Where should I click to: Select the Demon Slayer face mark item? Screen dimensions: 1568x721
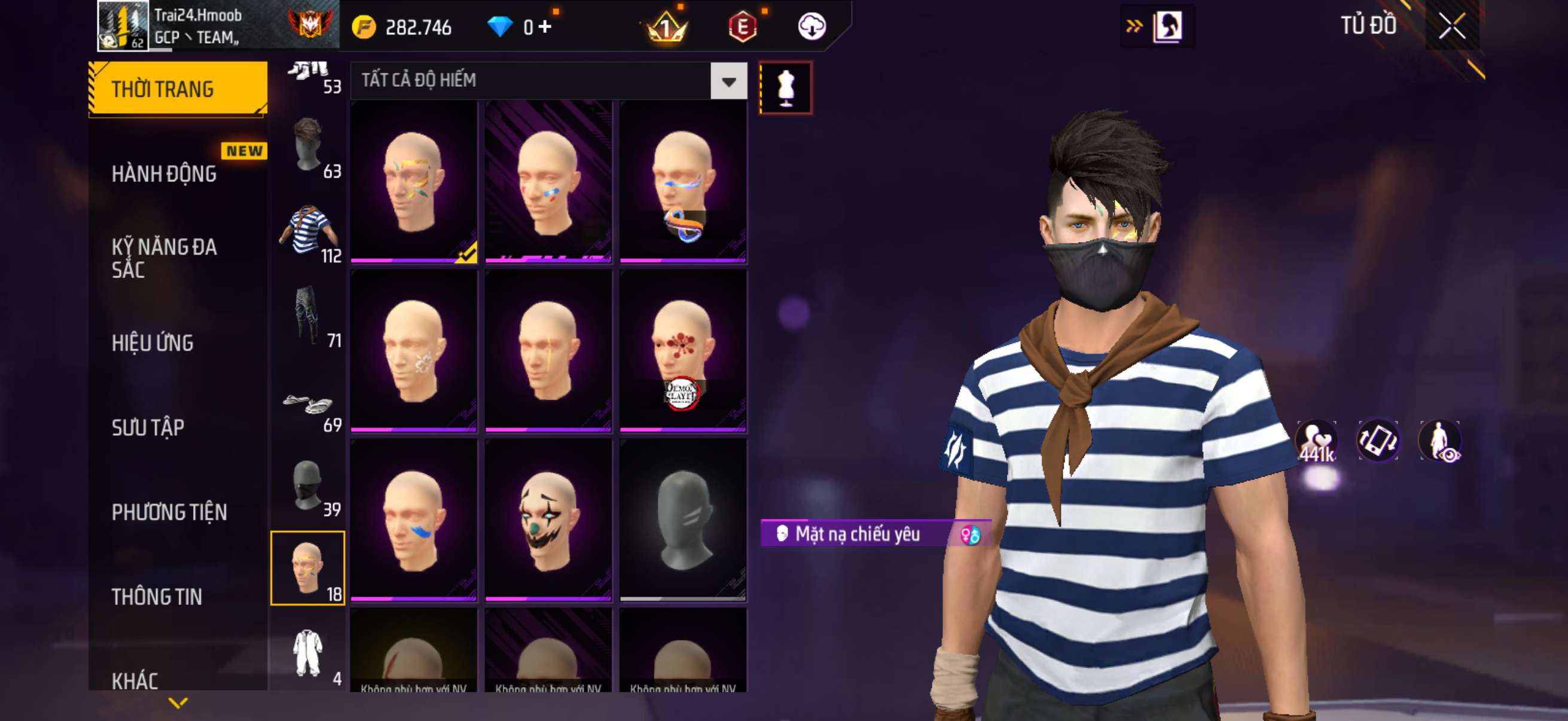pyautogui.click(x=683, y=351)
